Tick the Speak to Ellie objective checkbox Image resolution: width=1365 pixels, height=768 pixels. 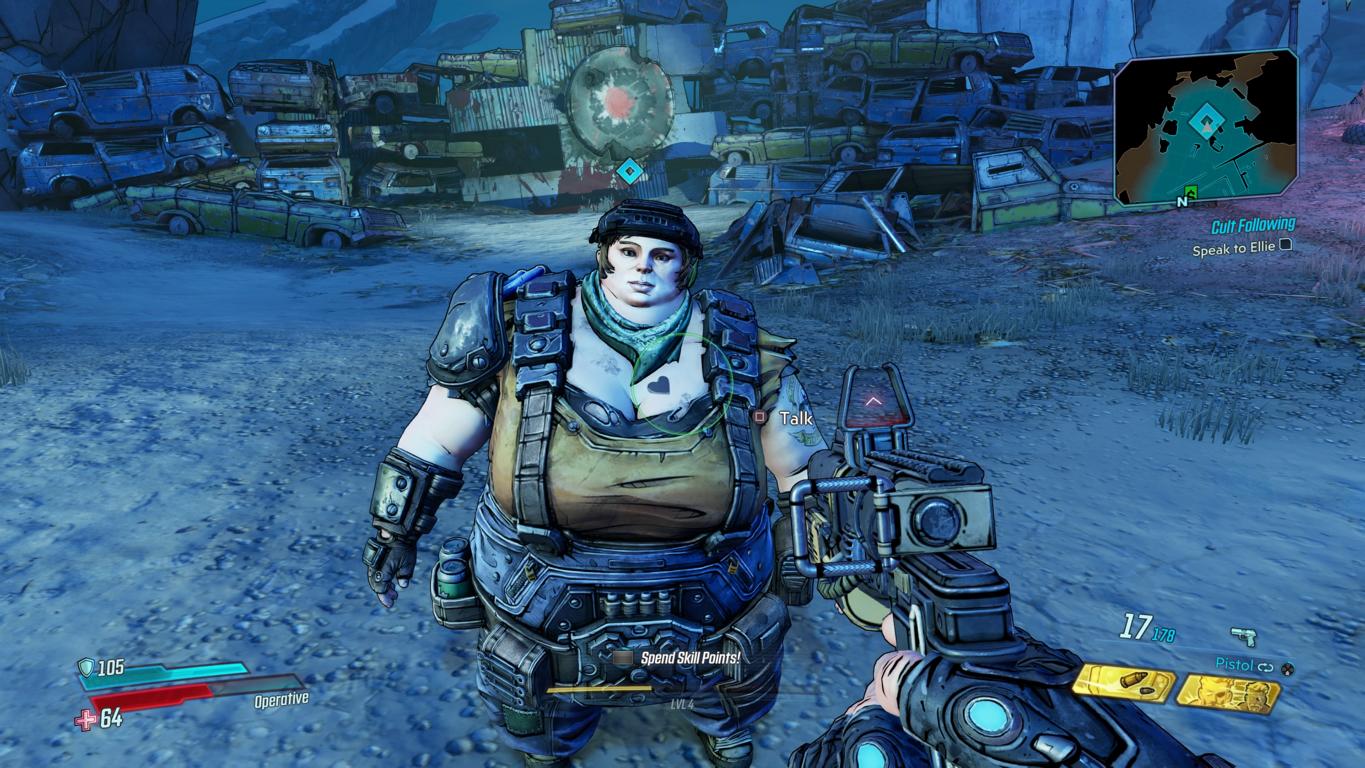point(1286,245)
